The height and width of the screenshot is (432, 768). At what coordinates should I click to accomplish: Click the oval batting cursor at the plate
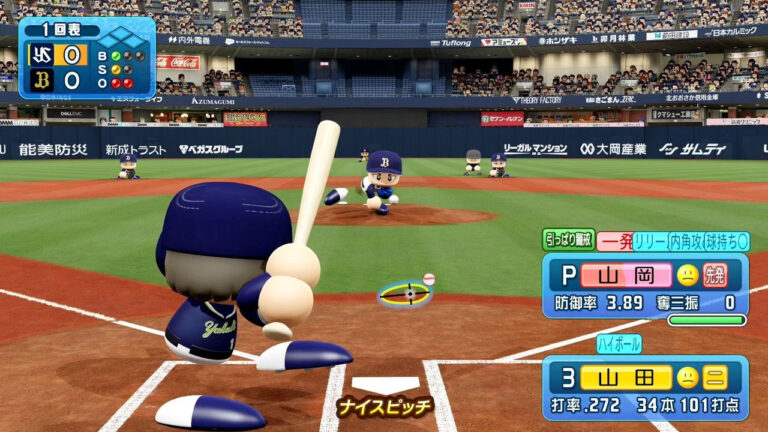(405, 294)
